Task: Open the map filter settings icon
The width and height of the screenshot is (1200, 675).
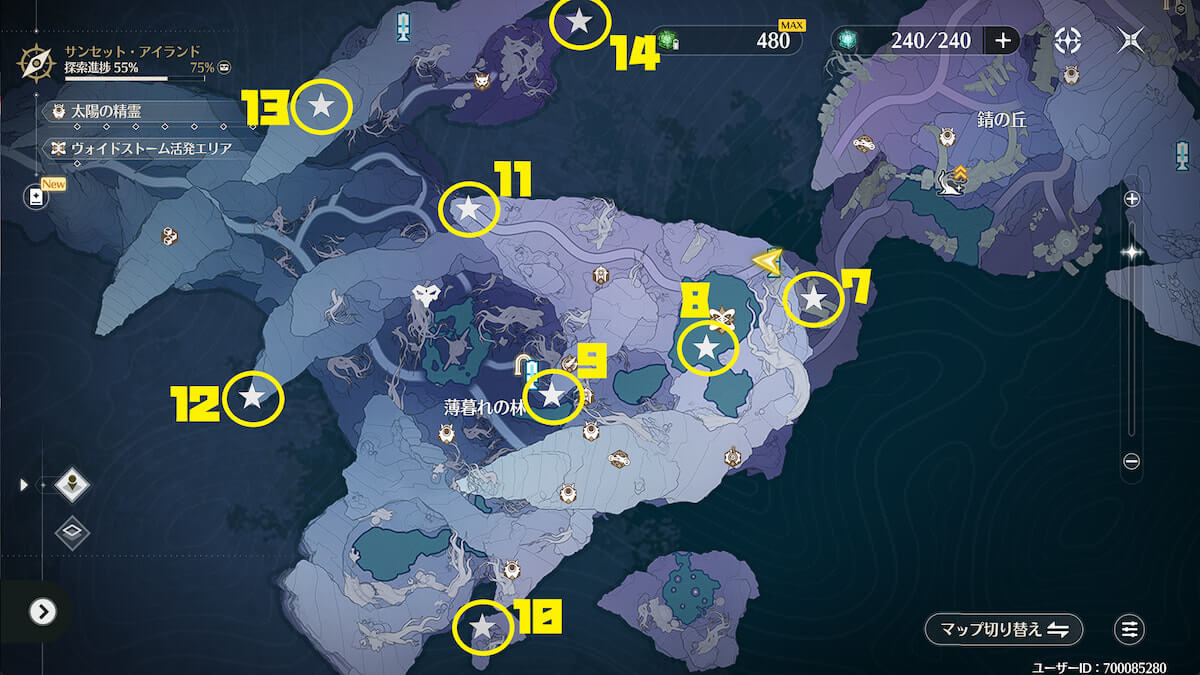Action: 1130,630
